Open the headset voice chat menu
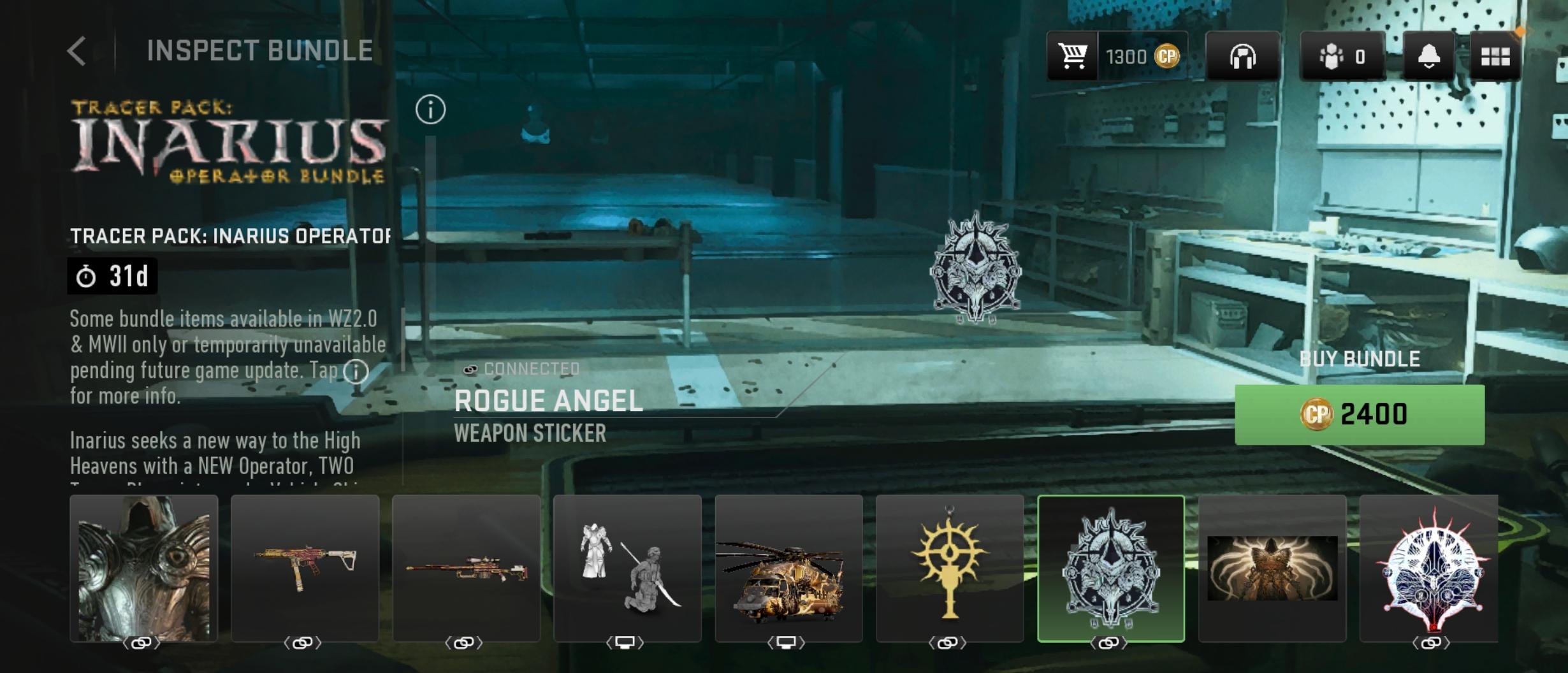 pos(1242,57)
